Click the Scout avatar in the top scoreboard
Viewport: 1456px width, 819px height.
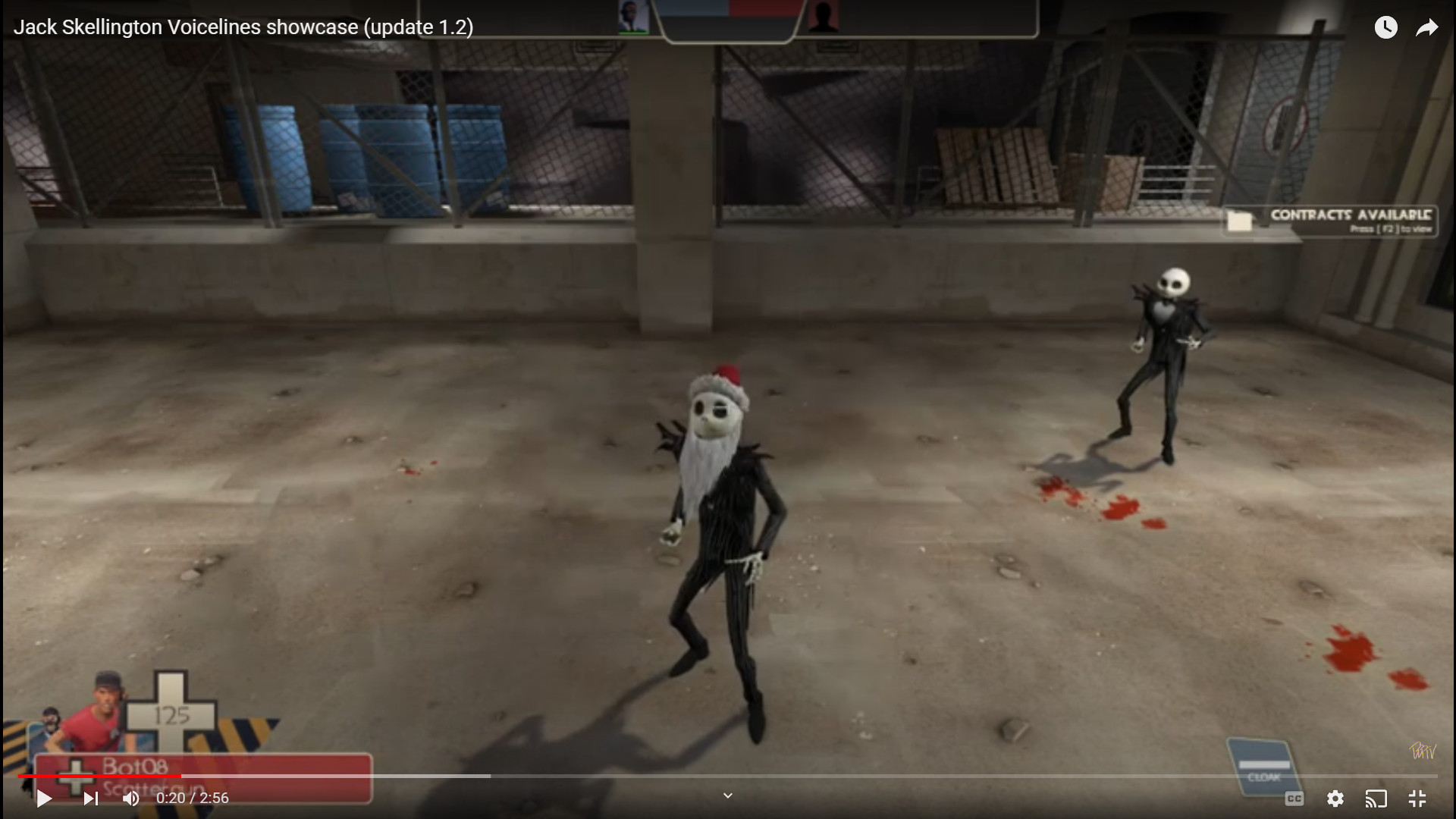[x=634, y=17]
